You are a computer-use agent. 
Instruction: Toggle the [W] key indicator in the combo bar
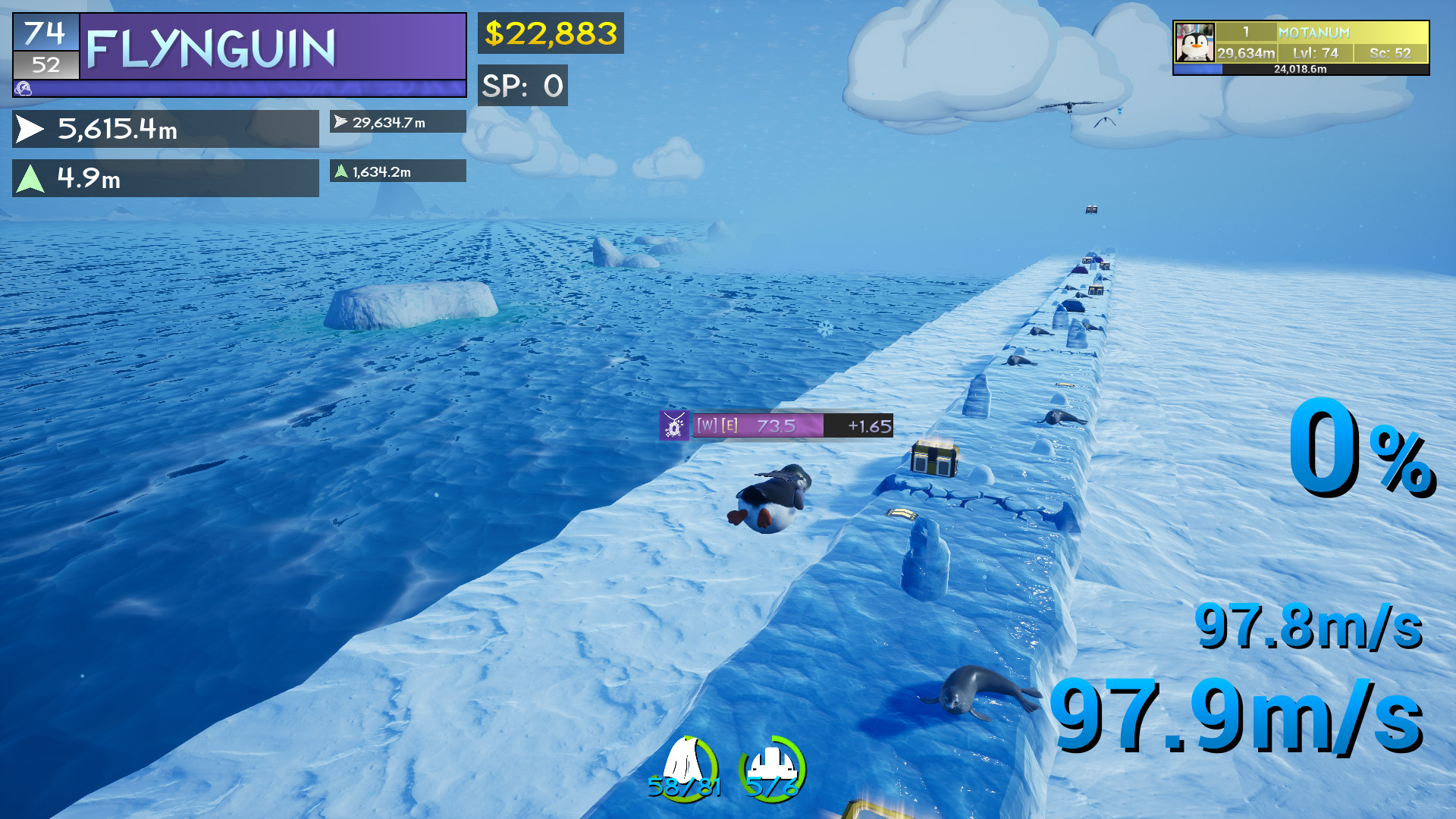click(x=706, y=426)
